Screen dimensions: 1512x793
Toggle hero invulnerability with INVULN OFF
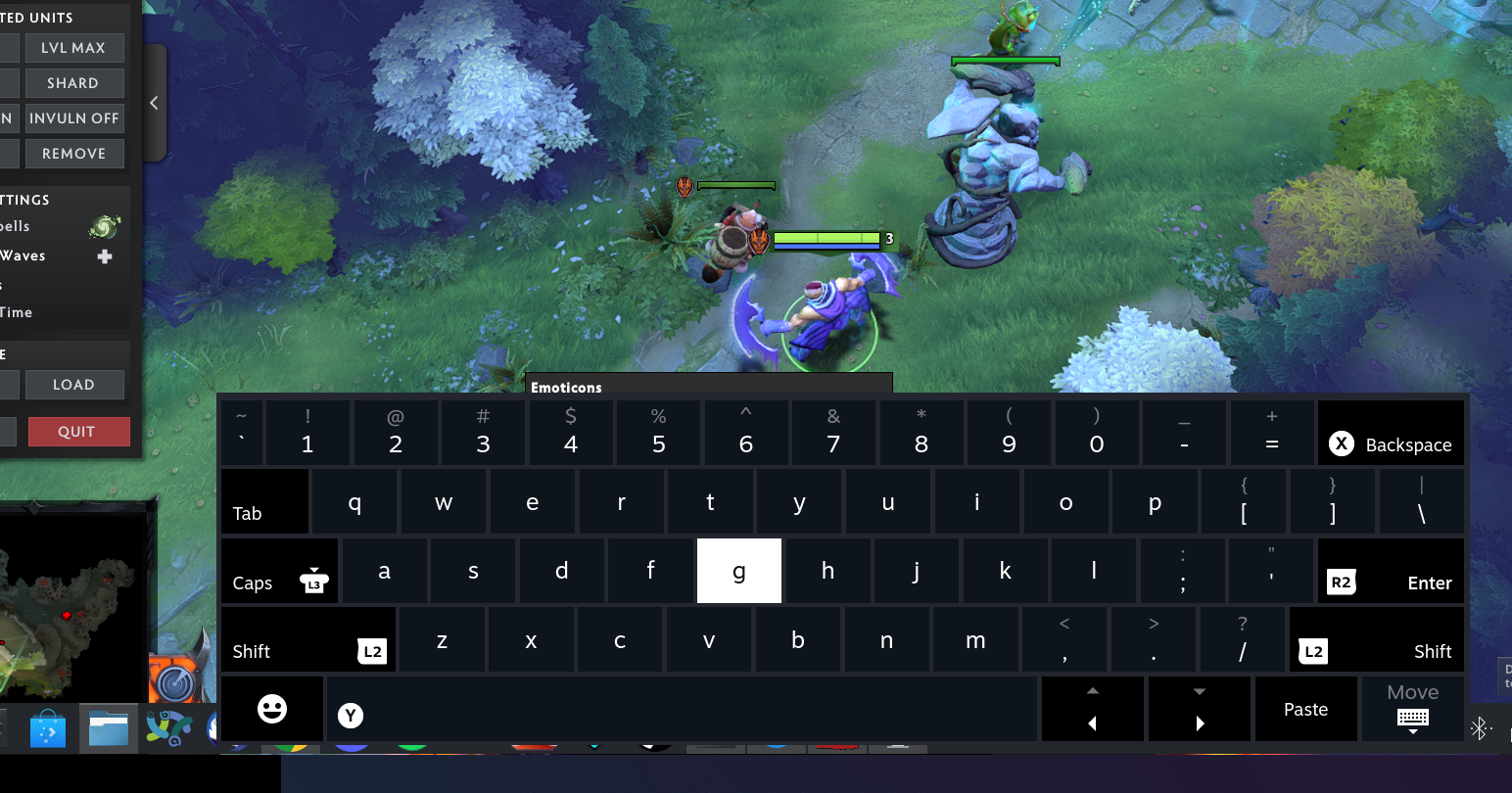coord(74,117)
